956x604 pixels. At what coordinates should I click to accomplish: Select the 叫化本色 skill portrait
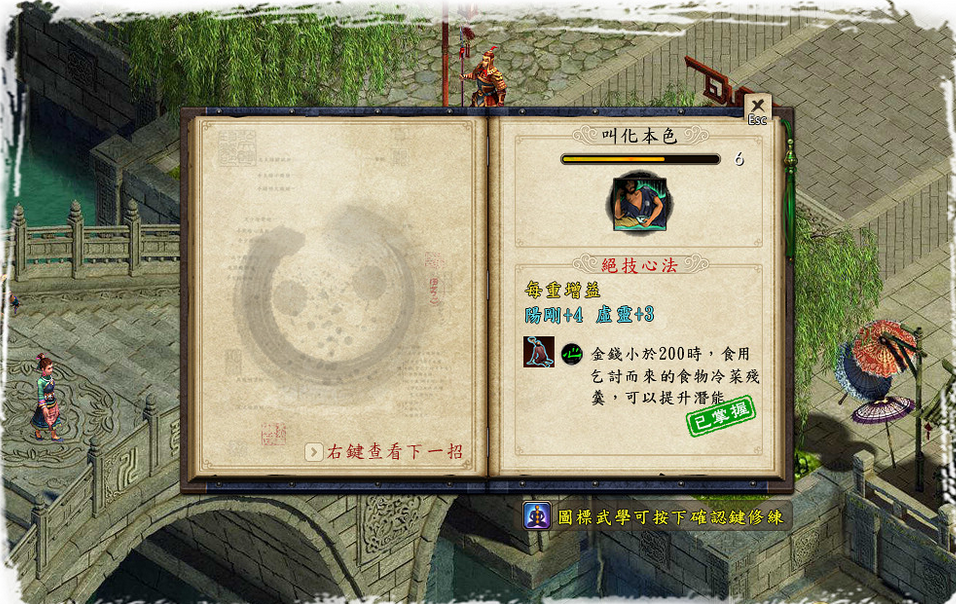click(x=640, y=200)
